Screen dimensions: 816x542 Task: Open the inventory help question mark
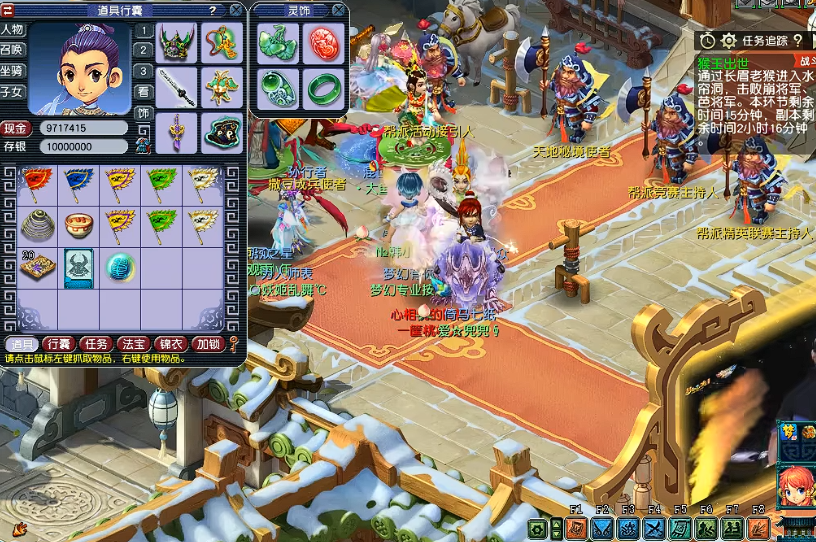213,9
